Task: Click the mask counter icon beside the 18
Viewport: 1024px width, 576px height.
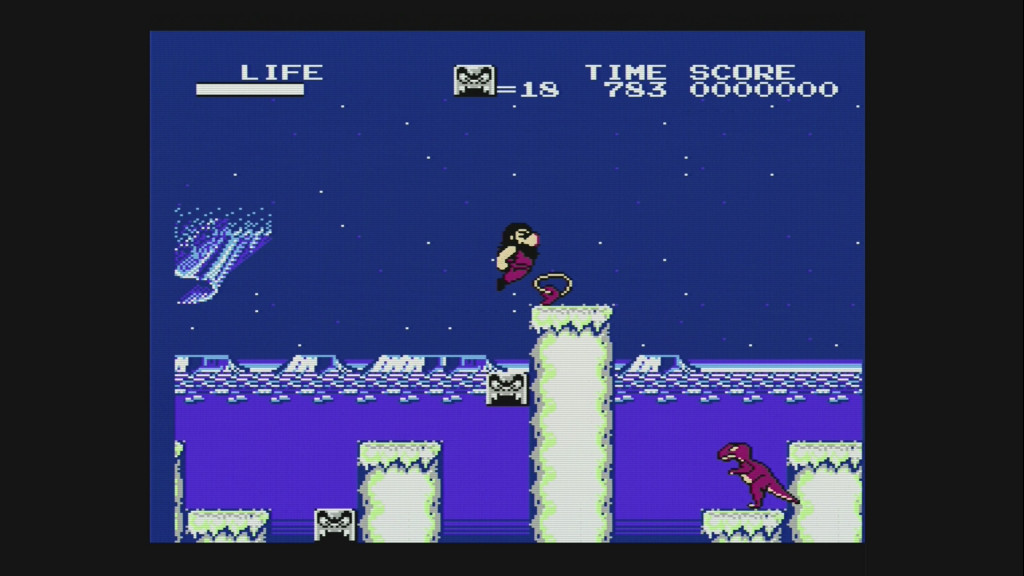Action: [474, 81]
